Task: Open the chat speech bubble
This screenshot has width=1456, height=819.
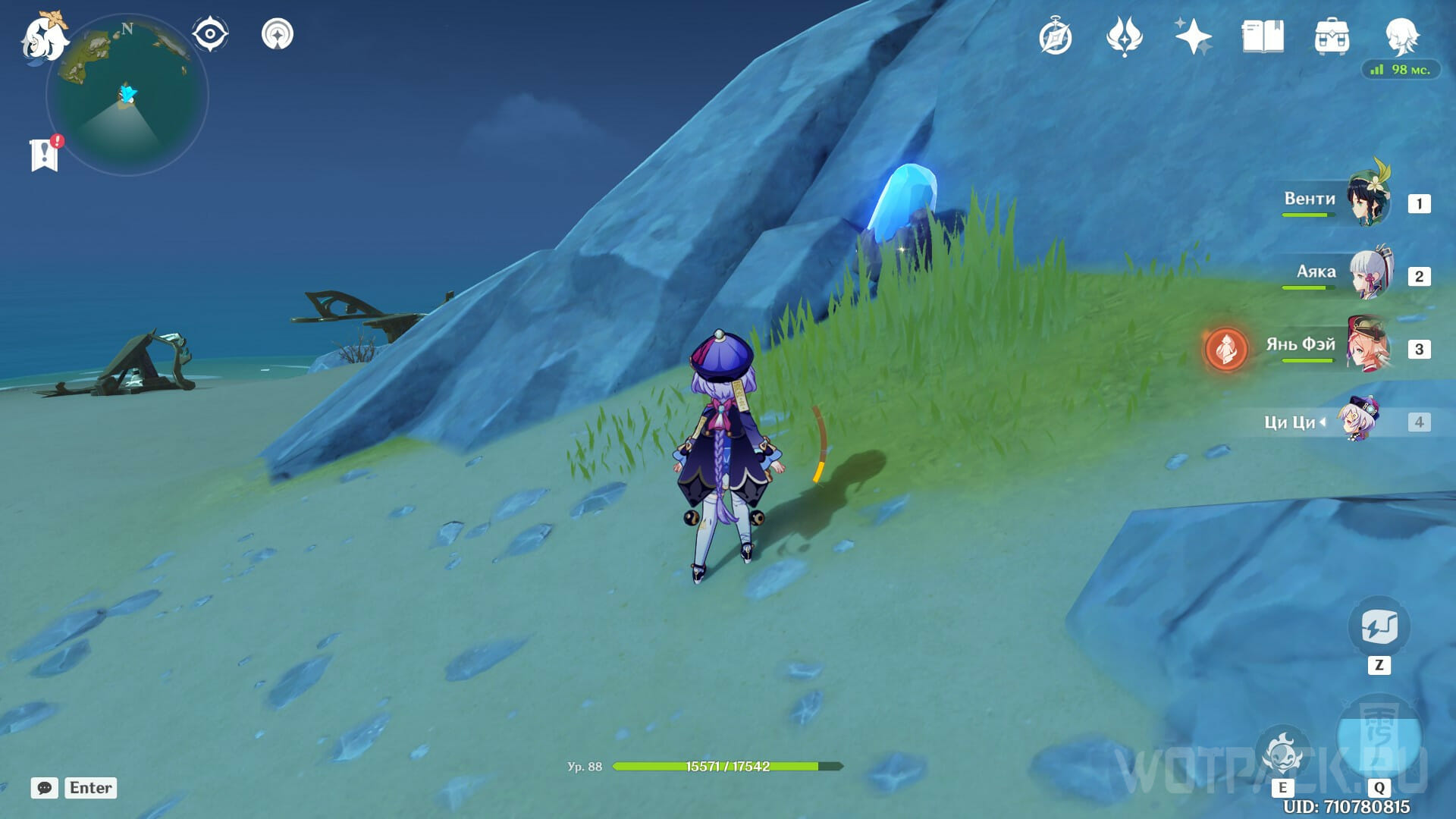Action: [x=45, y=788]
